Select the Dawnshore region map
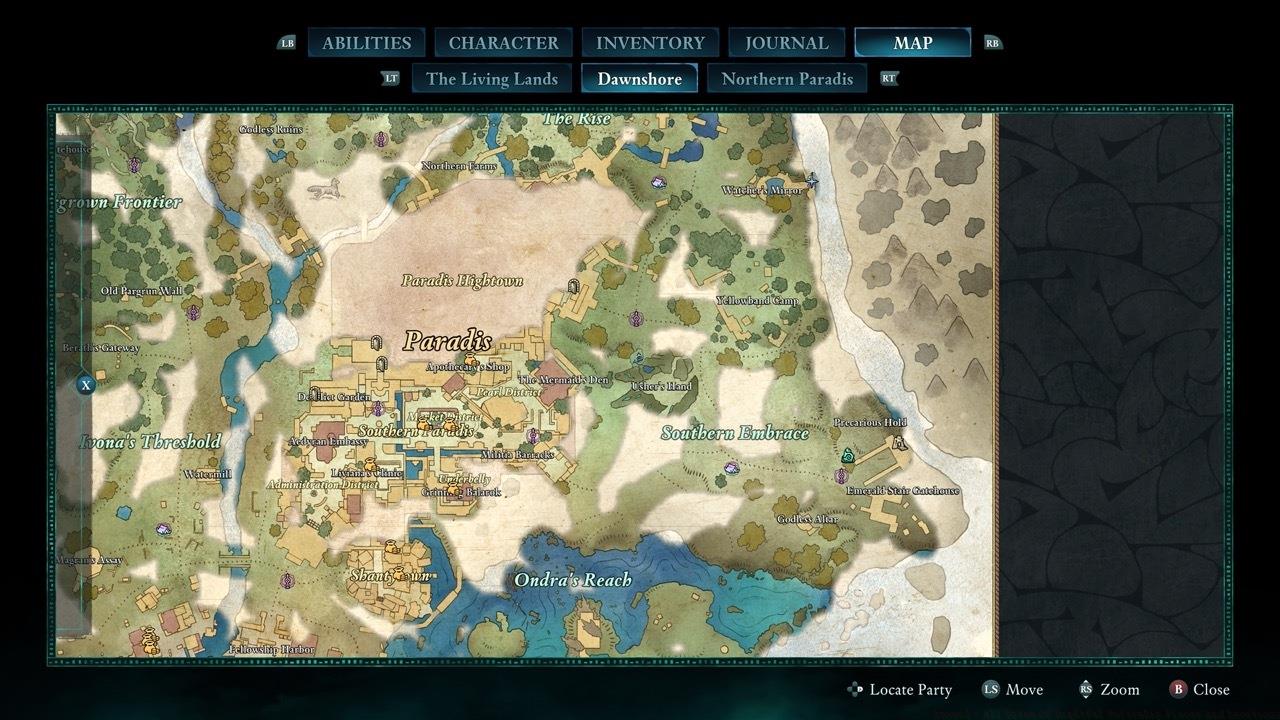Viewport: 1280px width, 720px height. [639, 79]
